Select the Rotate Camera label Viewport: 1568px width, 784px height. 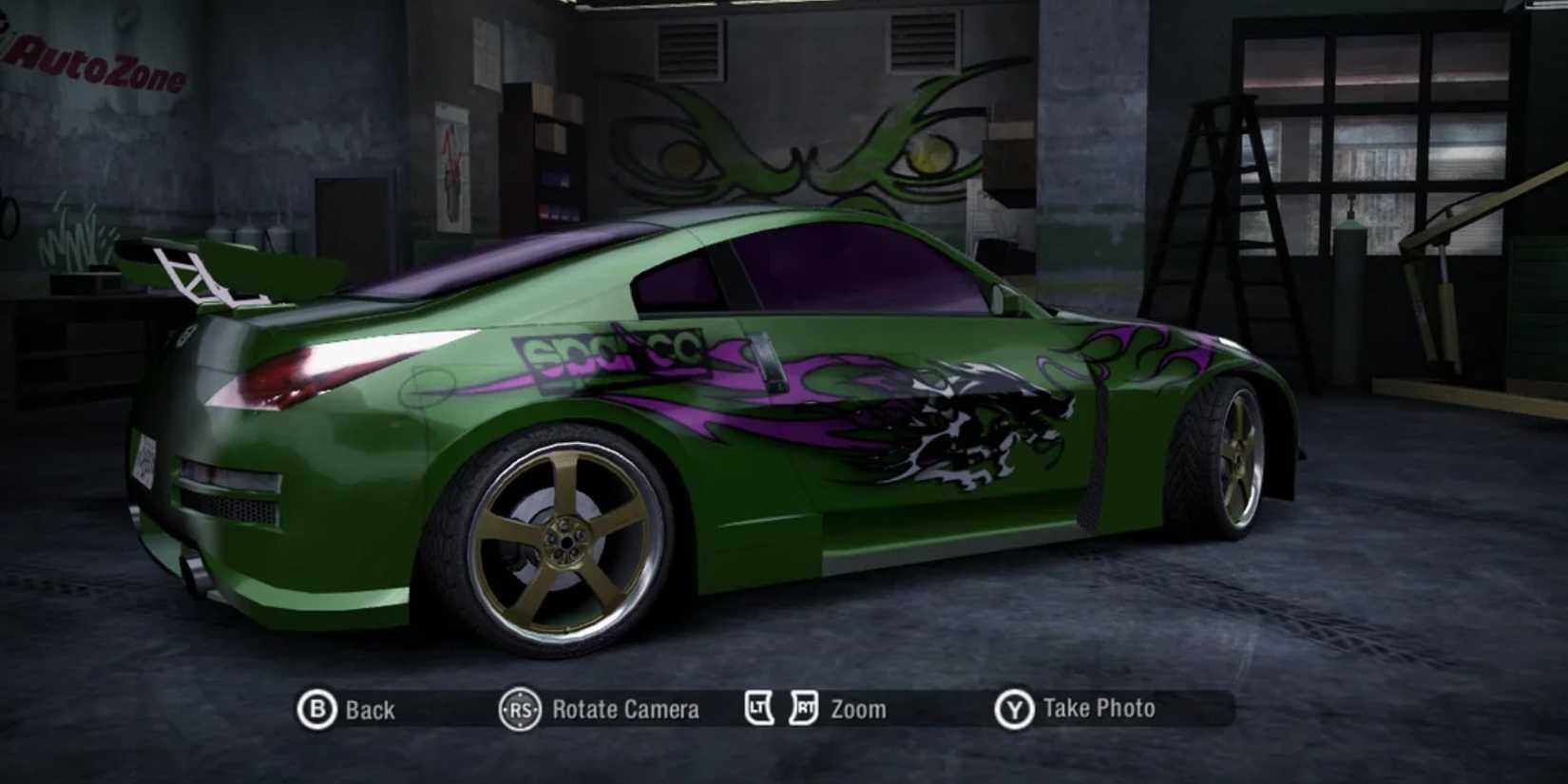pyautogui.click(x=621, y=708)
